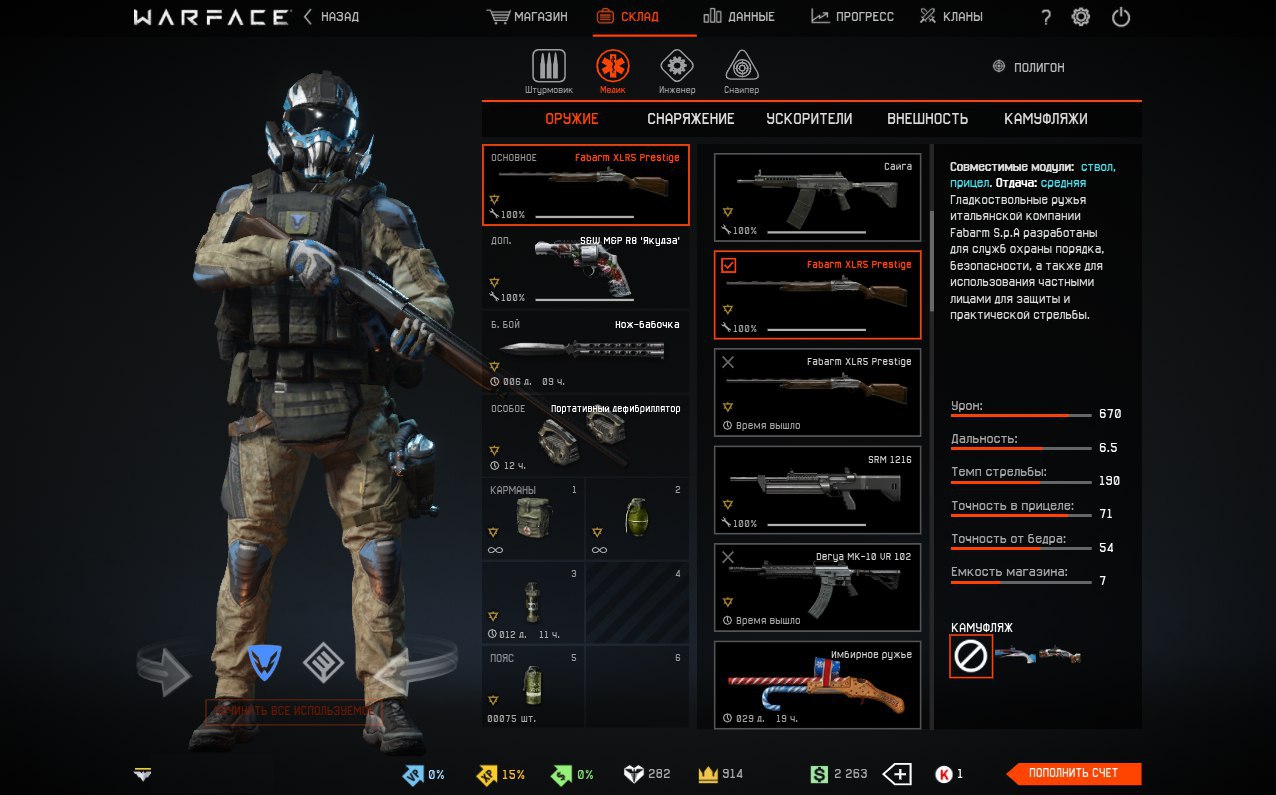Screen dimensions: 1276x795
Task: Open the УСКОРИТЕЛИ tab
Action: (809, 119)
